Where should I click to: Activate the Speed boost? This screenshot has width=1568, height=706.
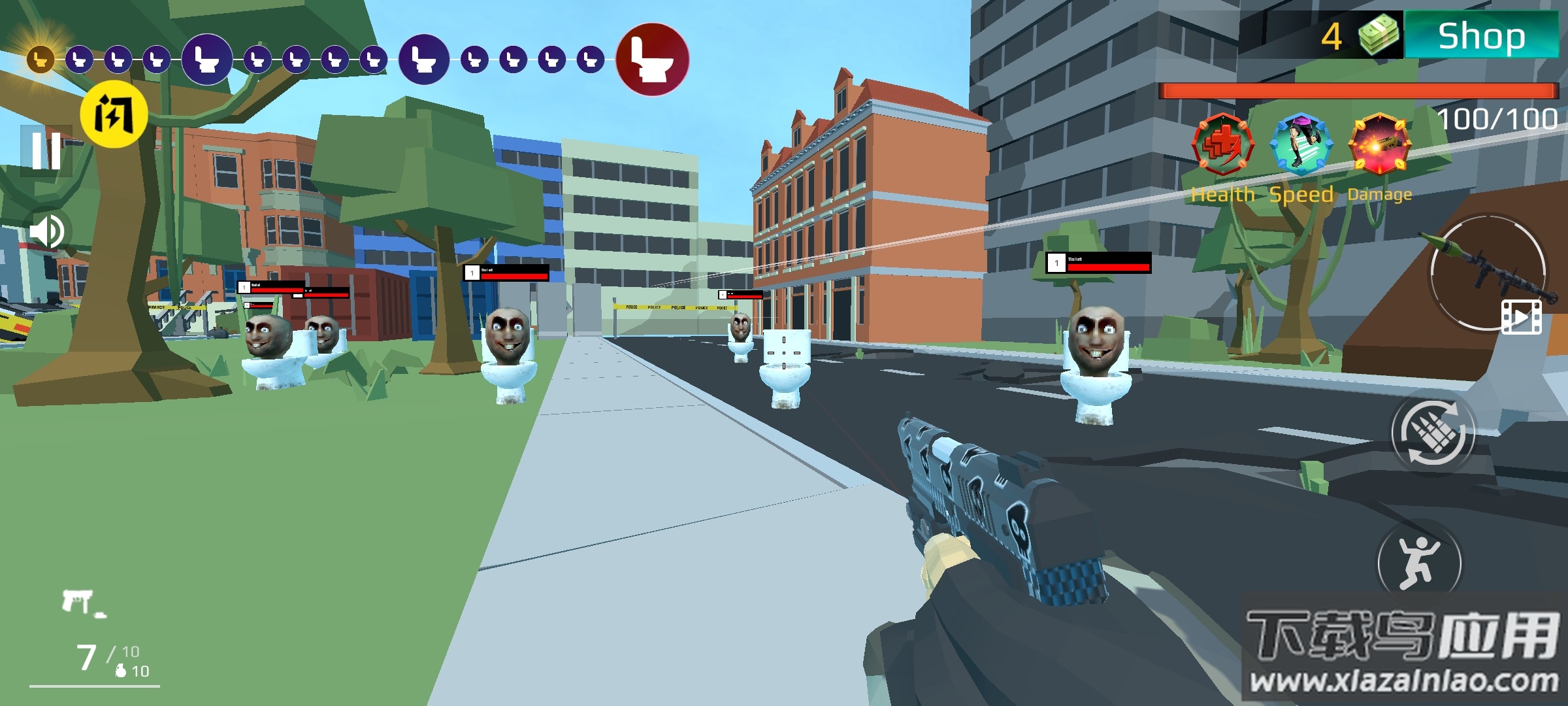1301,145
